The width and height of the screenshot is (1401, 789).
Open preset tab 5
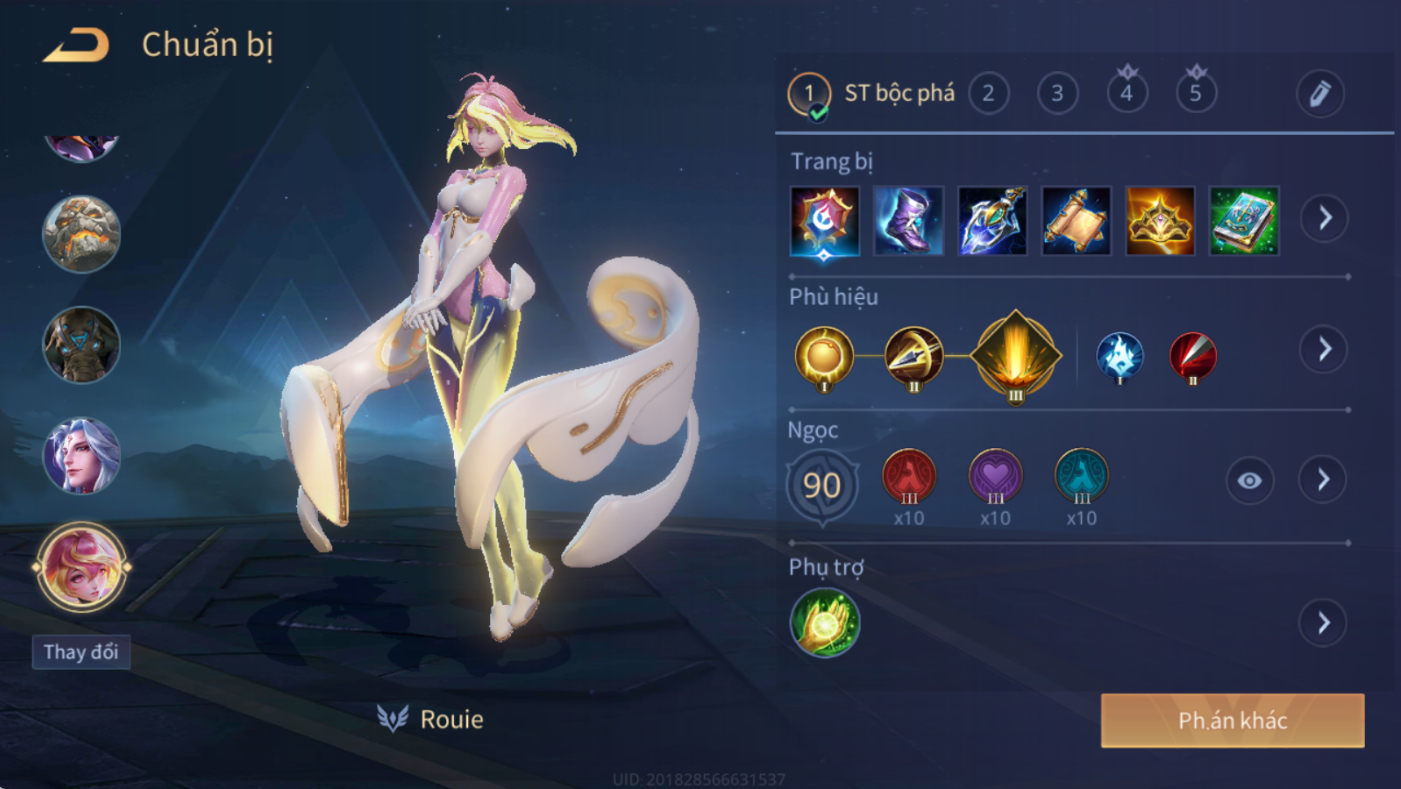1196,94
